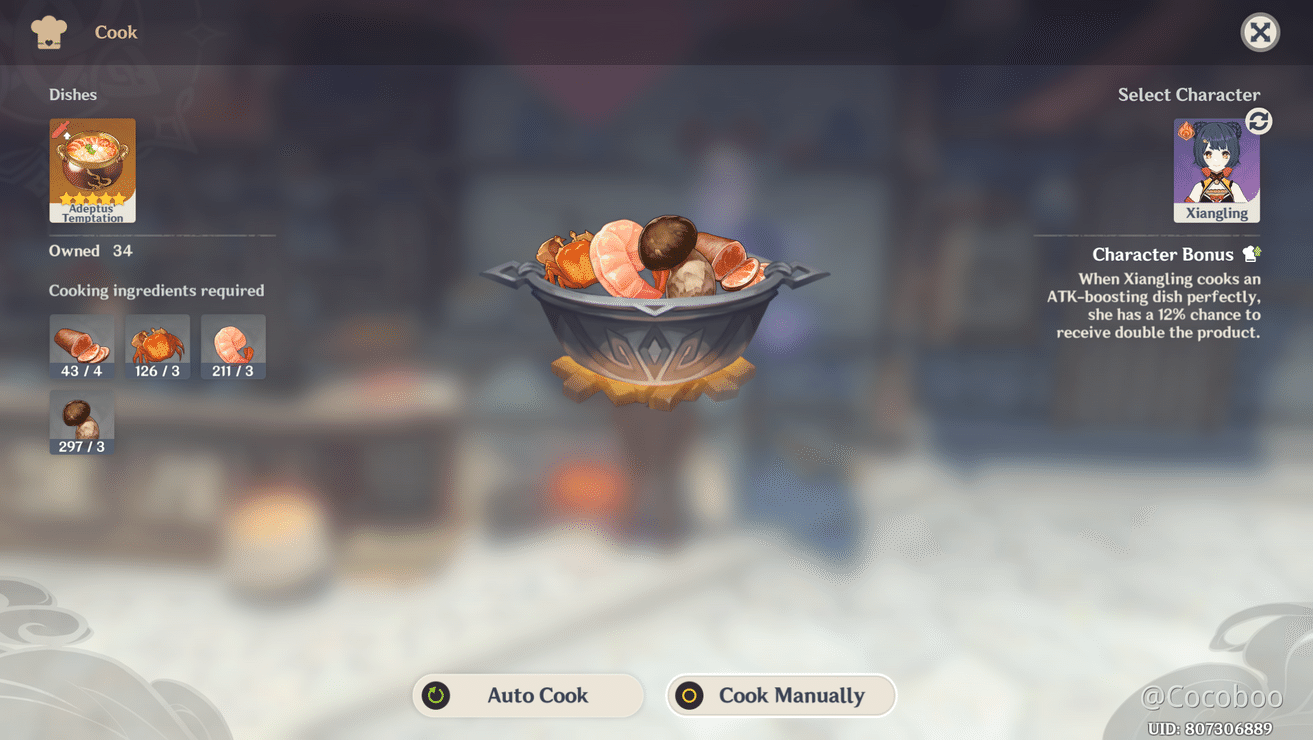The height and width of the screenshot is (740, 1313).
Task: Open the character switch refresh toggle
Action: (1258, 121)
